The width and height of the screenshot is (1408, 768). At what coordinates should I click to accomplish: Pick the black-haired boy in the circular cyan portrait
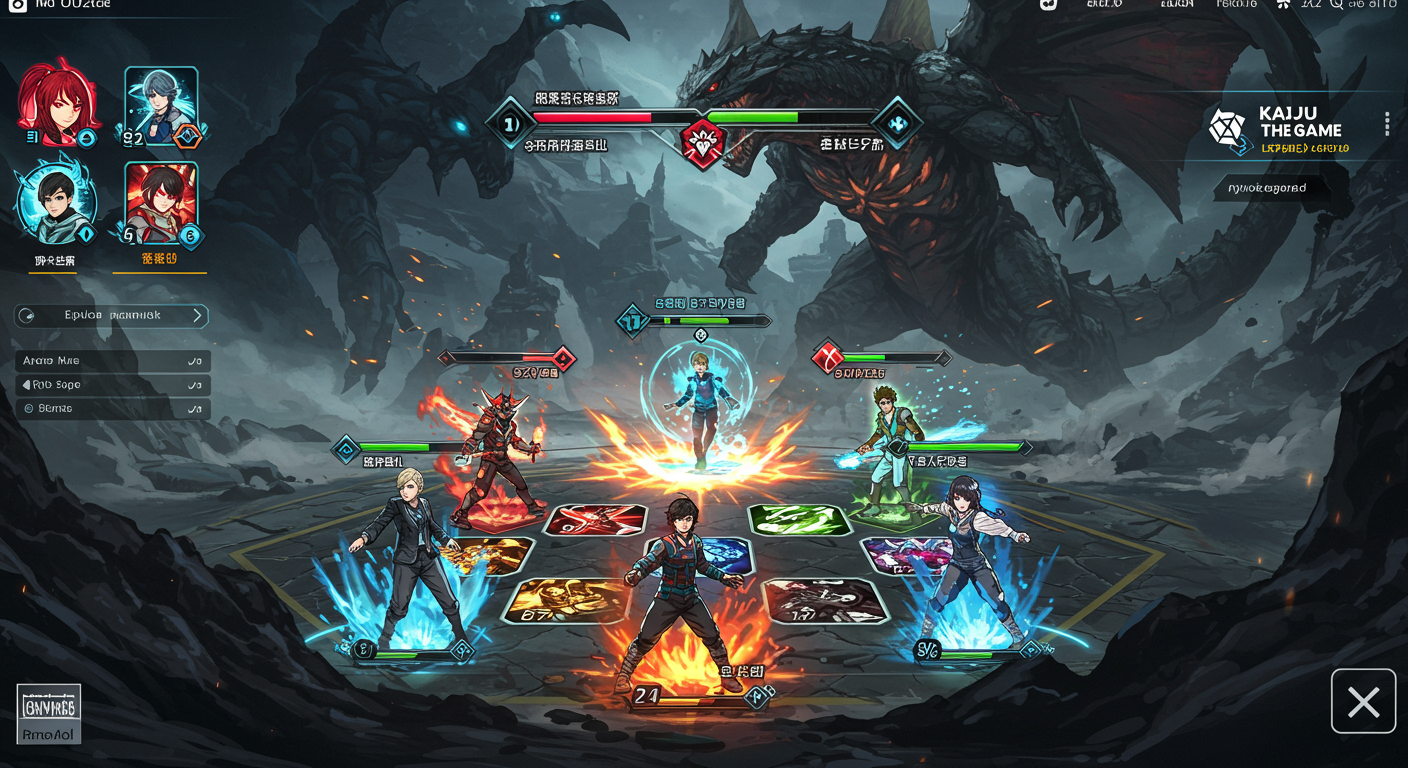(x=56, y=203)
